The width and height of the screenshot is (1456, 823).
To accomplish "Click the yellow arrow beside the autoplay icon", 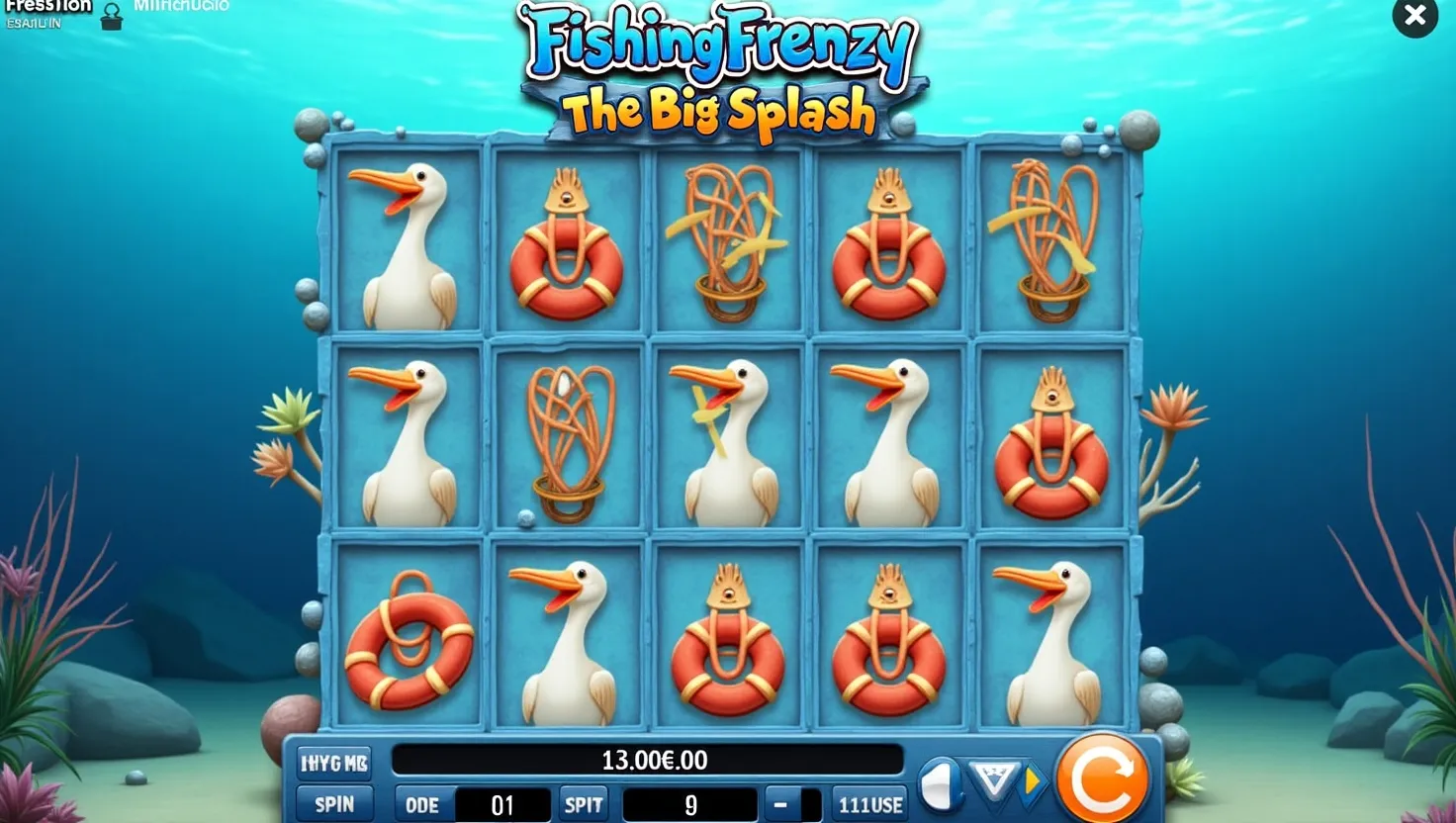I will 1034,781.
